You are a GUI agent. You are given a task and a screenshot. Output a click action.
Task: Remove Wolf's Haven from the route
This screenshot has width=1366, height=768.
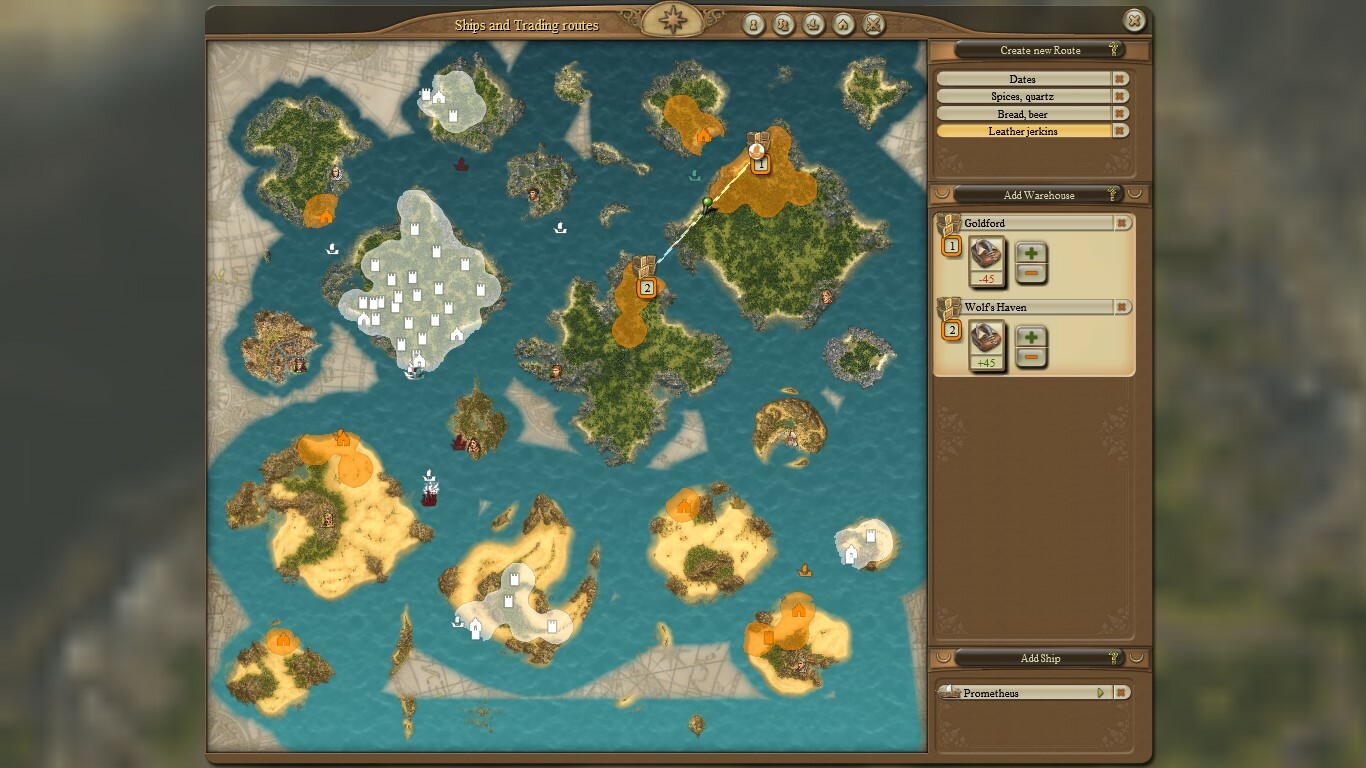point(1122,307)
